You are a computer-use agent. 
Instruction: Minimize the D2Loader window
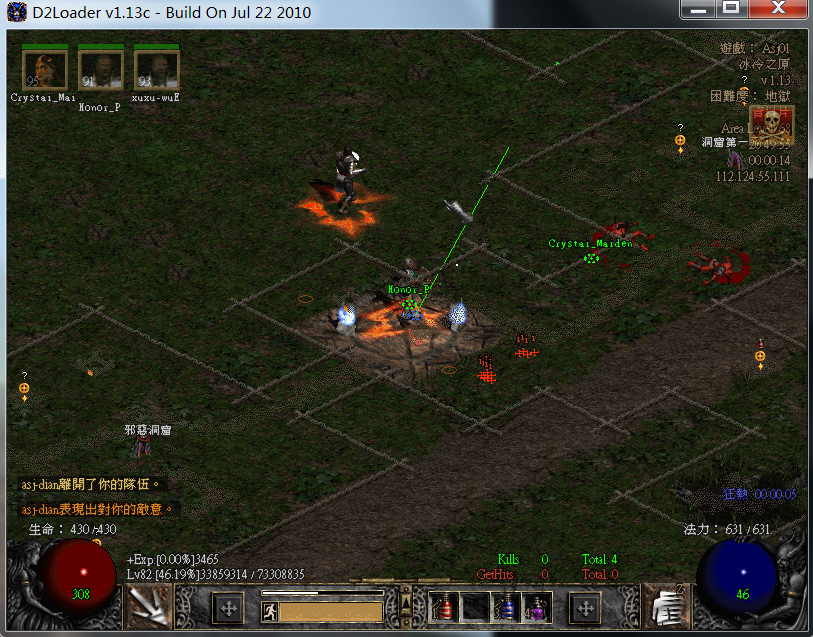[701, 9]
